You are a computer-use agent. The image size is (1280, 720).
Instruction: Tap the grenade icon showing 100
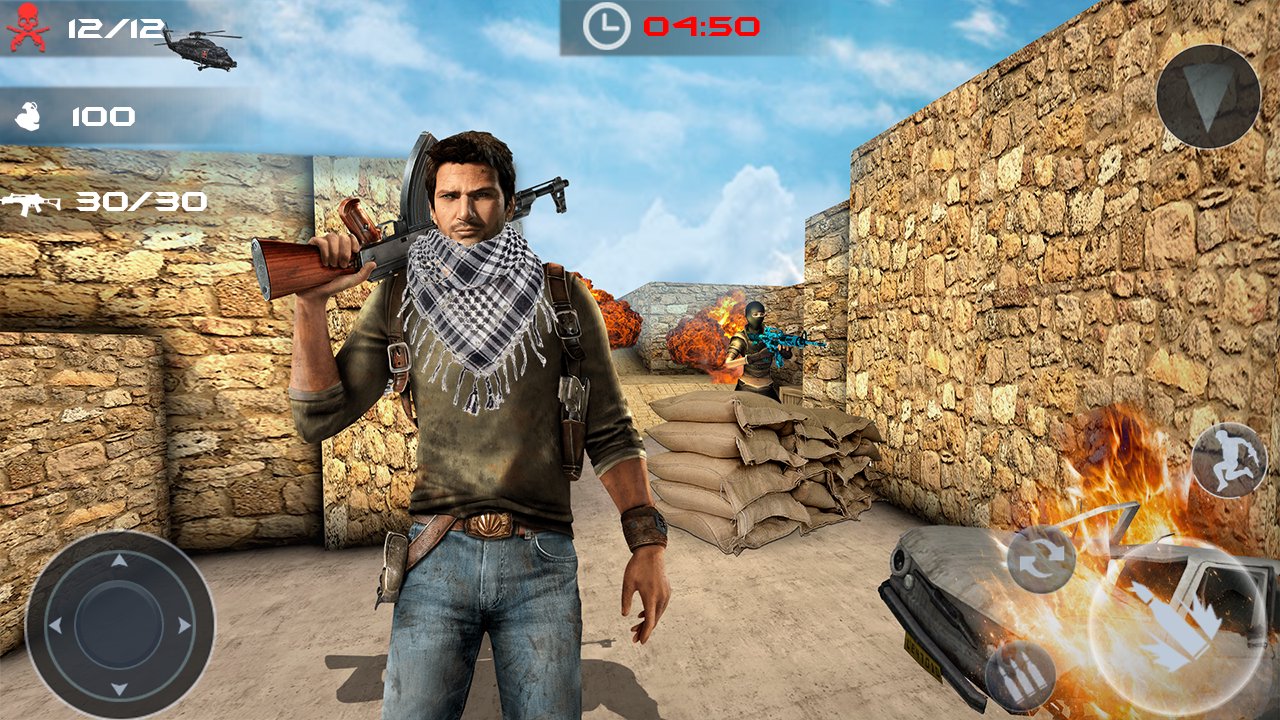coord(30,115)
